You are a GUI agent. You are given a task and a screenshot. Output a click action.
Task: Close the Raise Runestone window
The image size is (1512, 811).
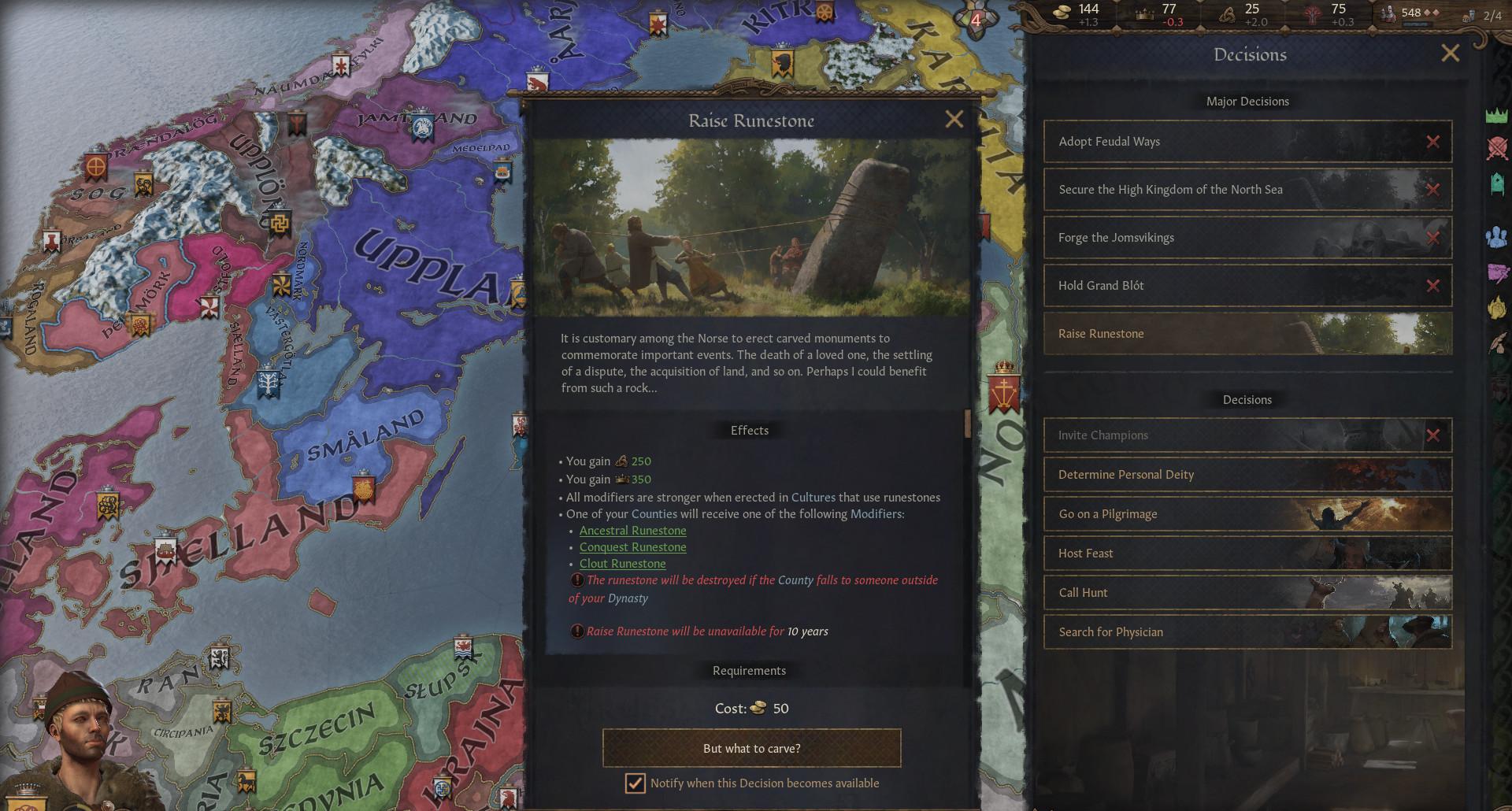coord(954,120)
